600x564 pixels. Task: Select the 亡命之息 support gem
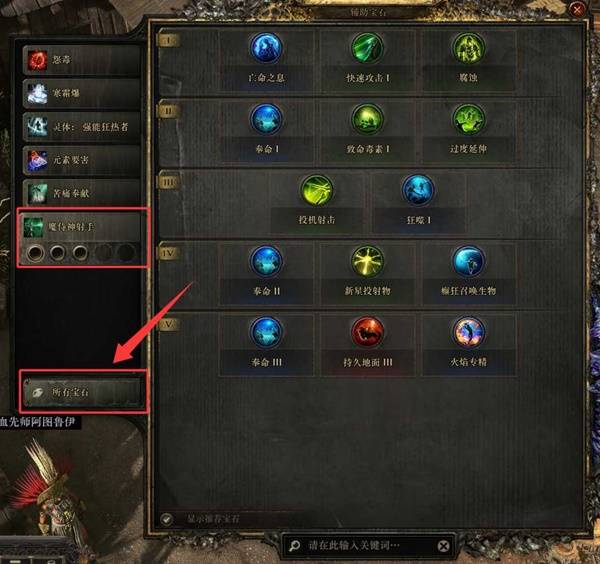pos(265,51)
